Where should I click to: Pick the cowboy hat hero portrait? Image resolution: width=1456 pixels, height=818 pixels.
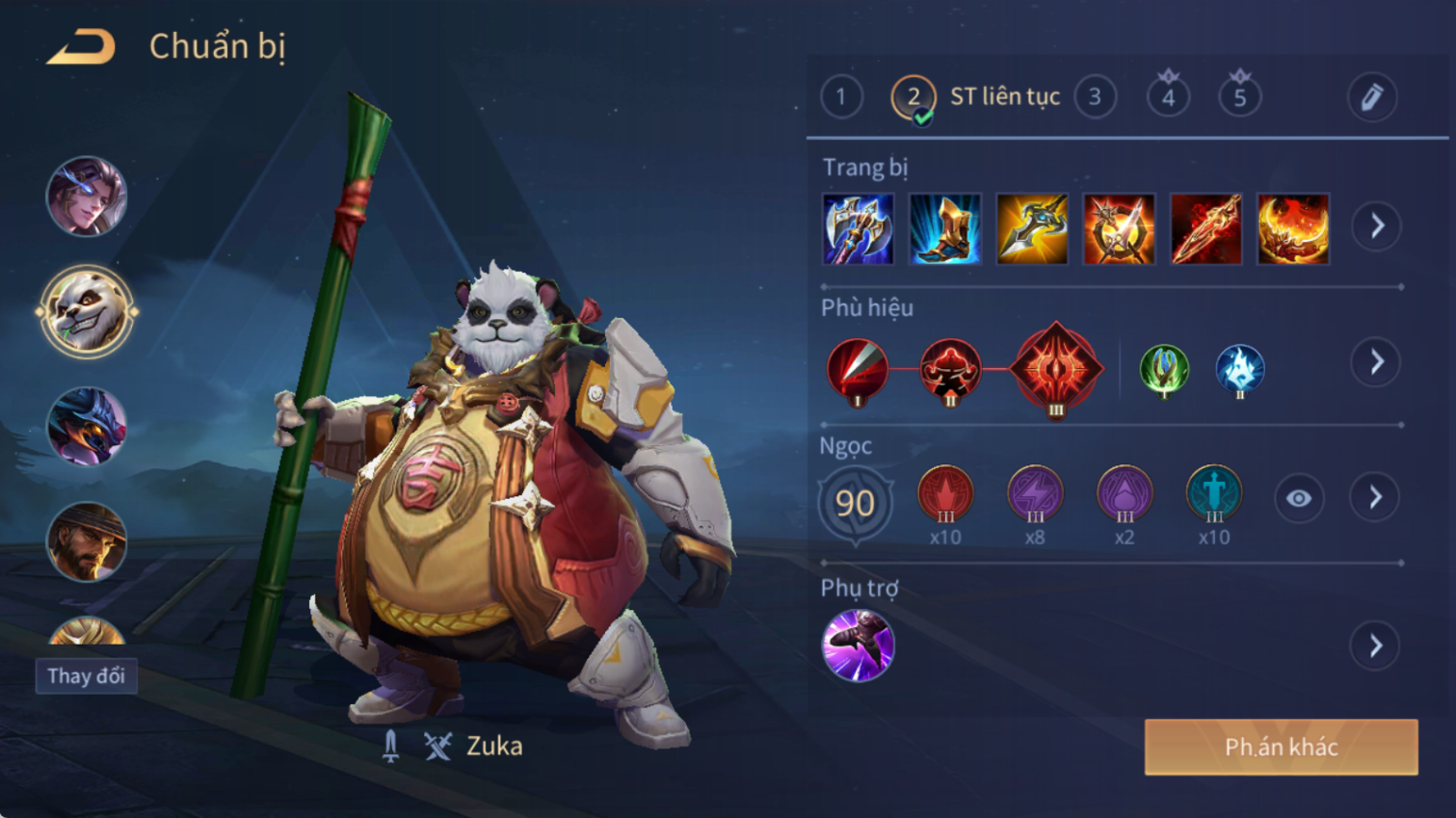point(87,541)
